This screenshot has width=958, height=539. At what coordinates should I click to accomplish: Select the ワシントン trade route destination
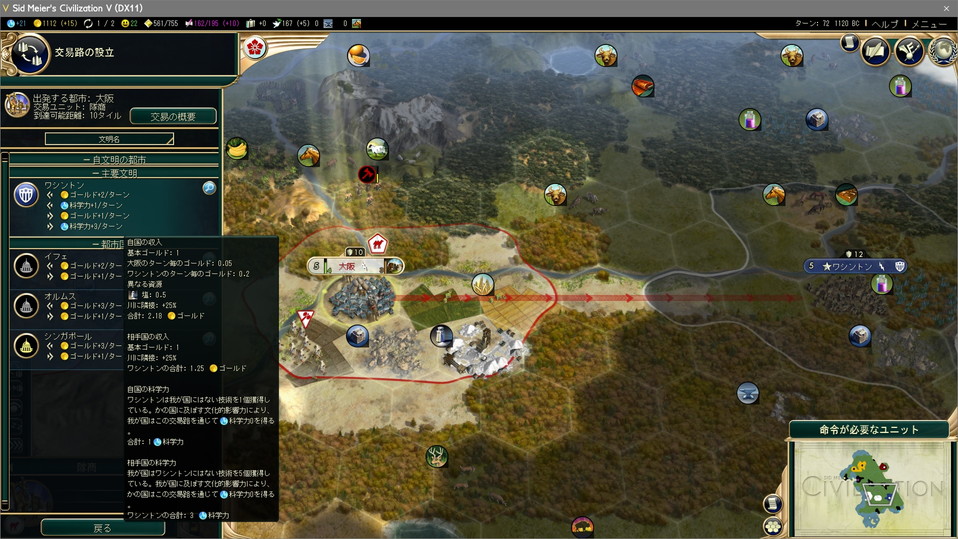coord(110,205)
